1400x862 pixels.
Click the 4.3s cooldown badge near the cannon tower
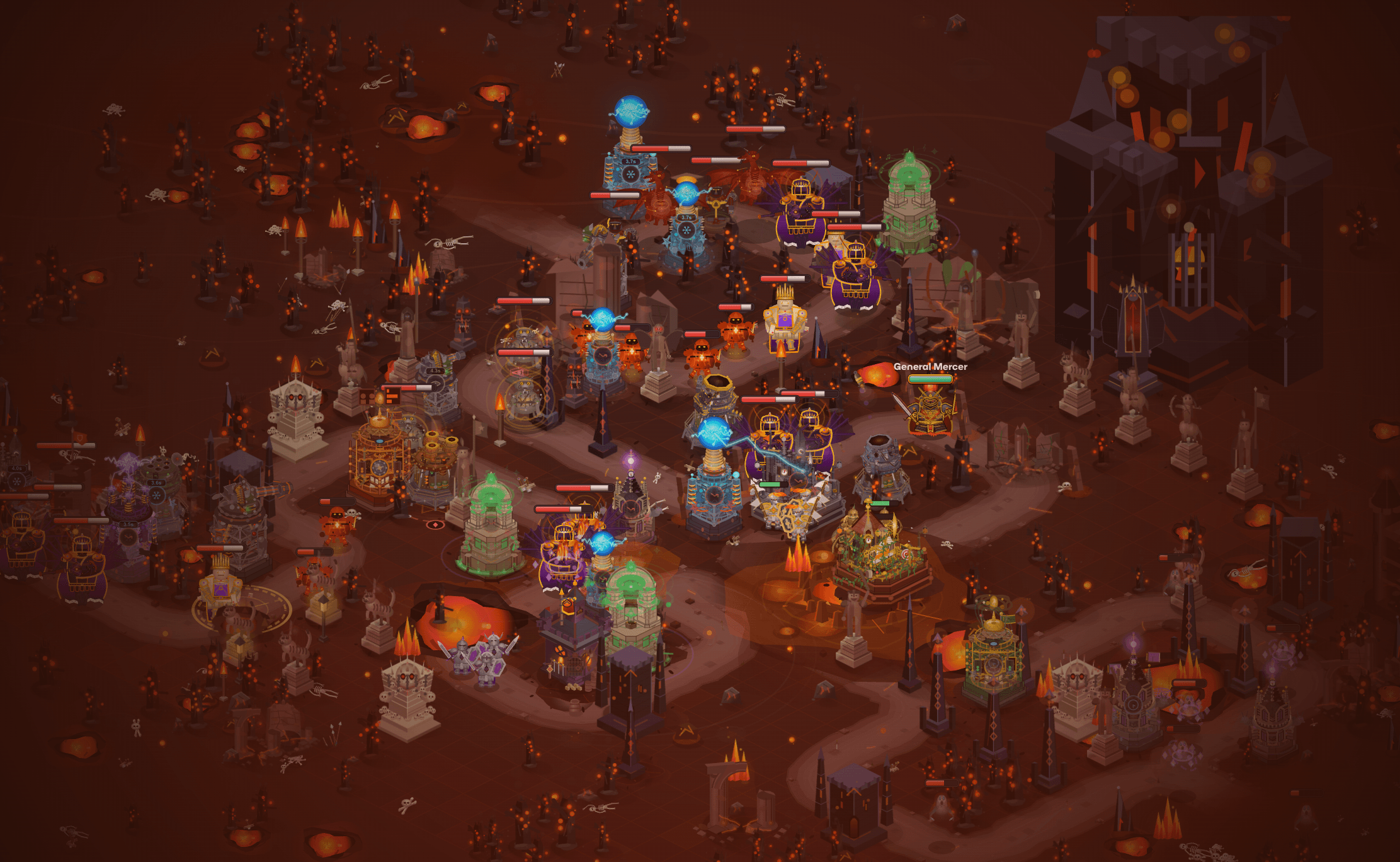point(435,371)
